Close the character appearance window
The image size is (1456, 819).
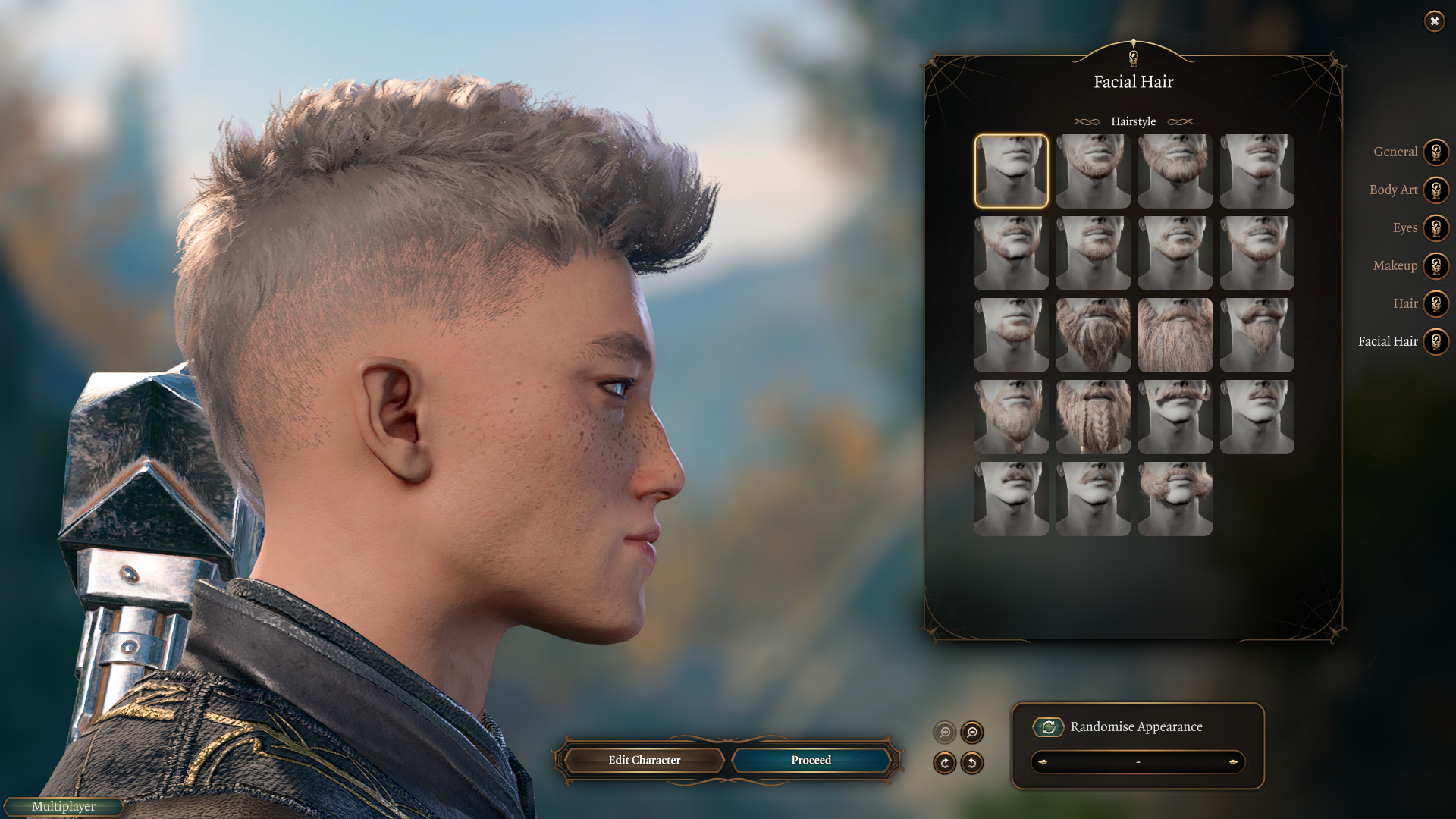[1435, 20]
